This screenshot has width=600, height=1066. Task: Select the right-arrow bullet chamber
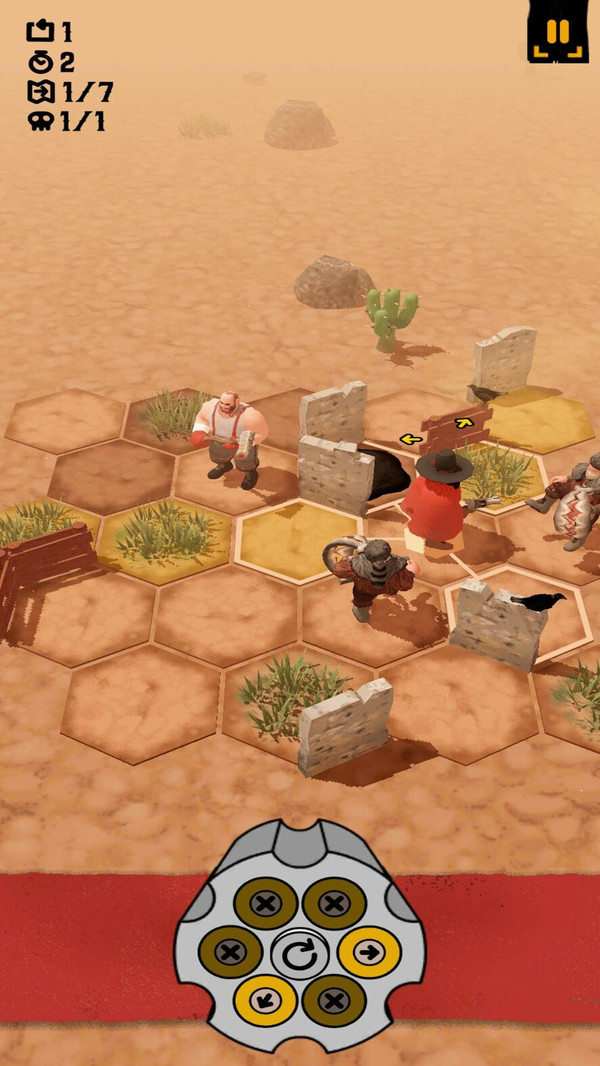(x=368, y=952)
